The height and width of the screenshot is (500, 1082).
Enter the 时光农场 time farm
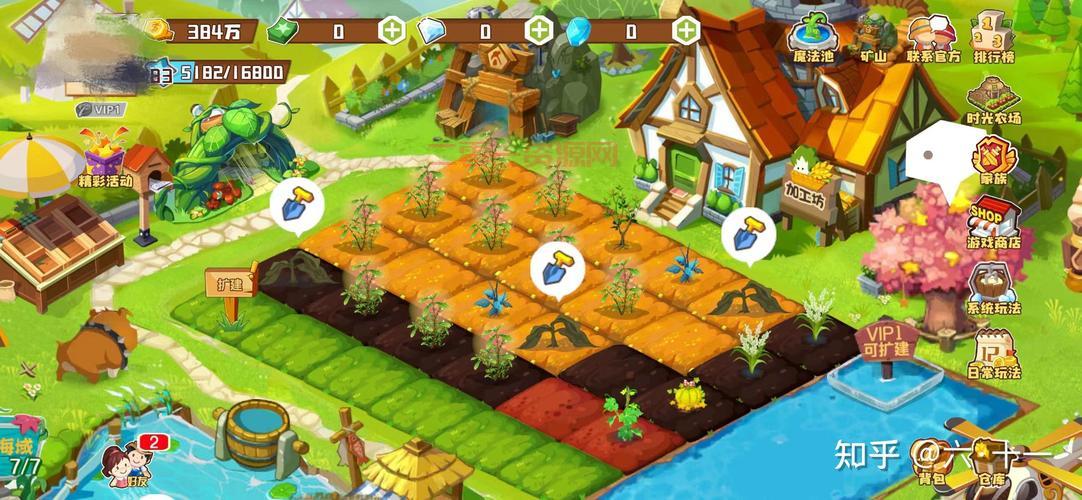[993, 100]
